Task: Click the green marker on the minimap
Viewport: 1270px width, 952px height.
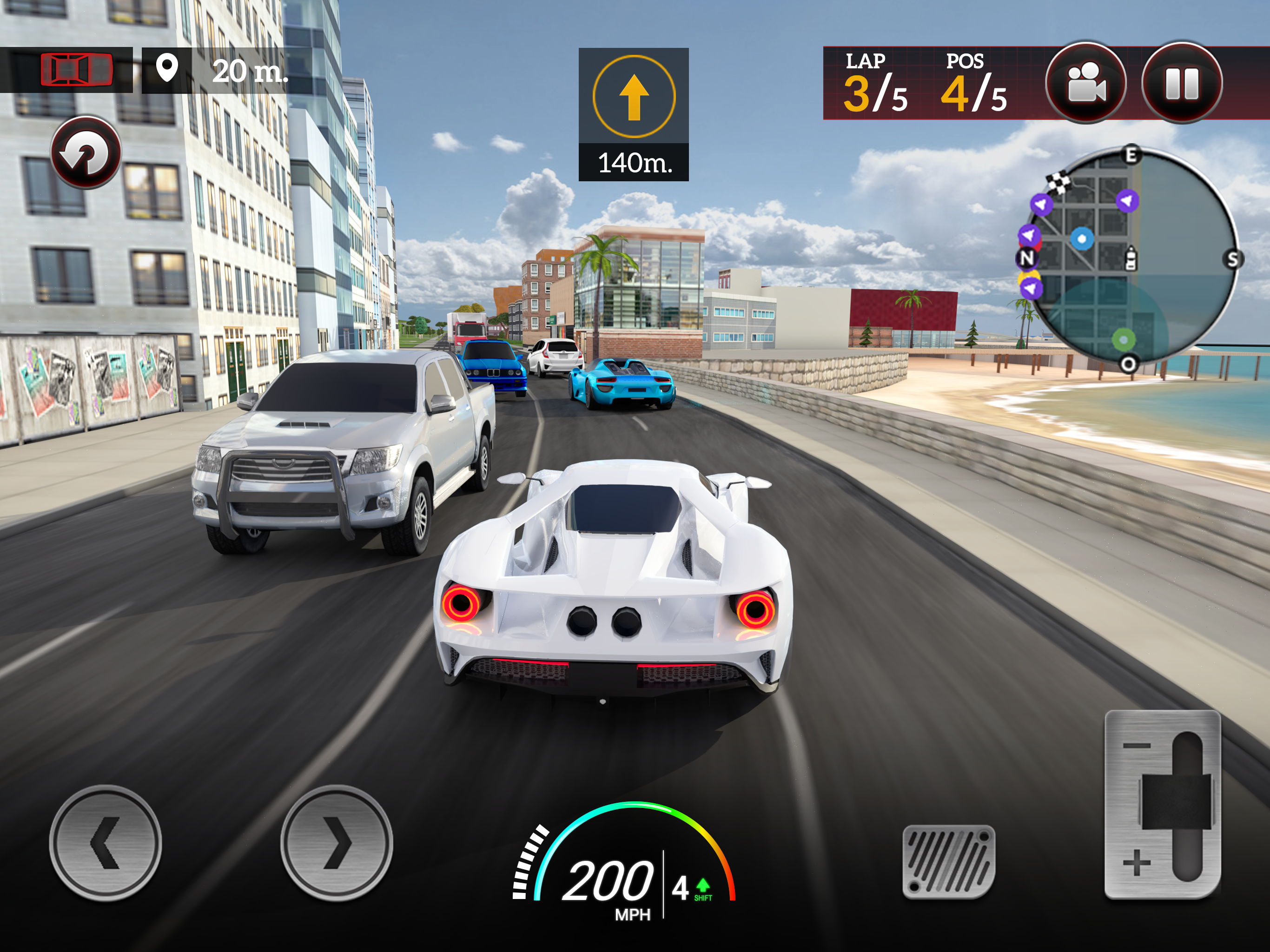Action: [x=1123, y=340]
